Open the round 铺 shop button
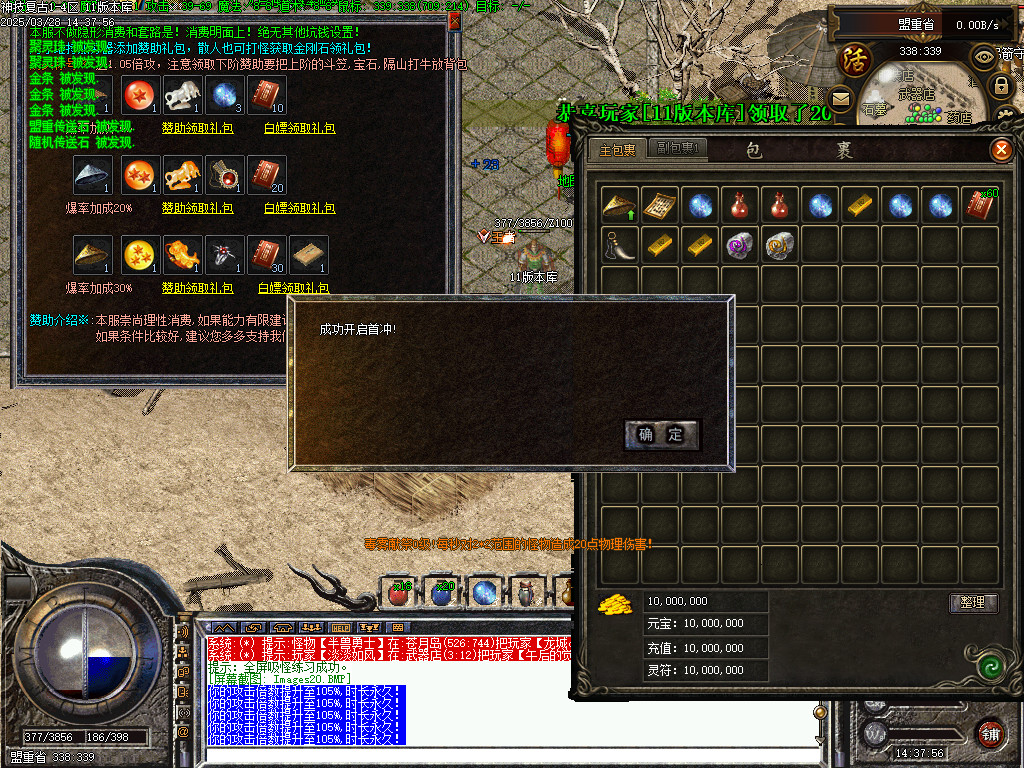1024x768 pixels. [990, 732]
